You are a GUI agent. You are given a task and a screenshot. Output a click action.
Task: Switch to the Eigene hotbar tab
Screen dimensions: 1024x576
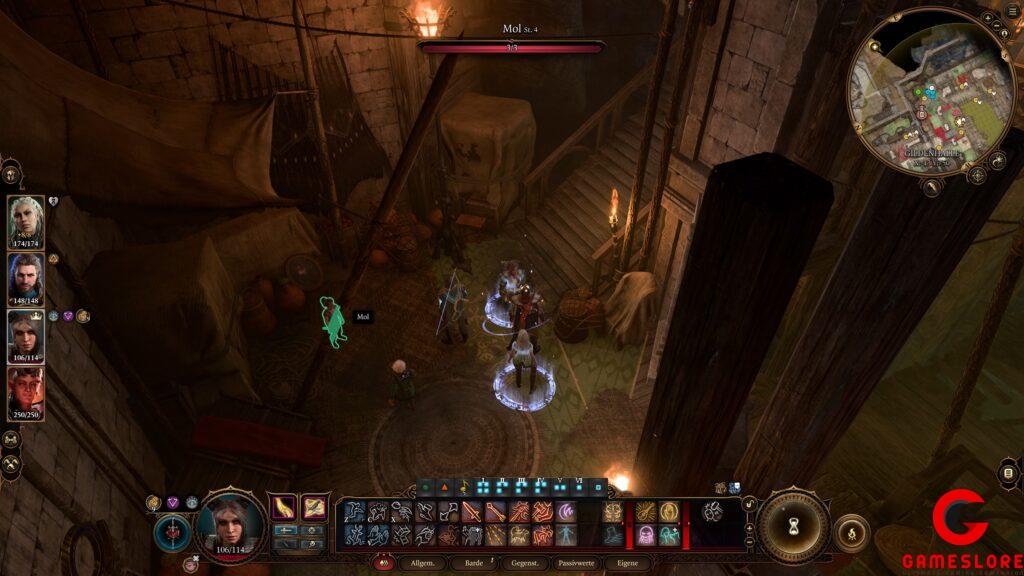point(626,564)
